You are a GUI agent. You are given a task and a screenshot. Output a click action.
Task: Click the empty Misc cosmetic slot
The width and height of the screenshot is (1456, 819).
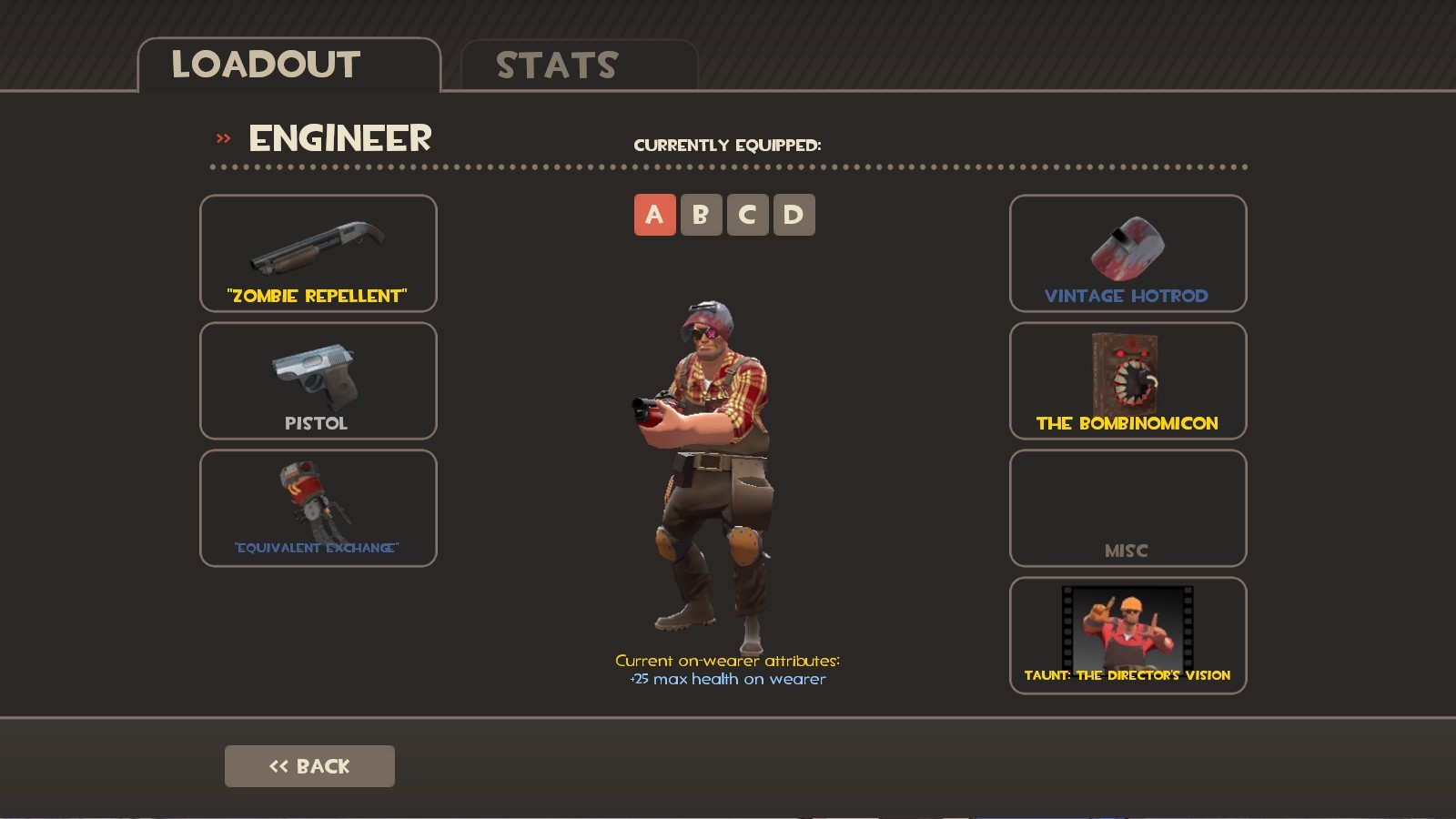pyautogui.click(x=1127, y=509)
